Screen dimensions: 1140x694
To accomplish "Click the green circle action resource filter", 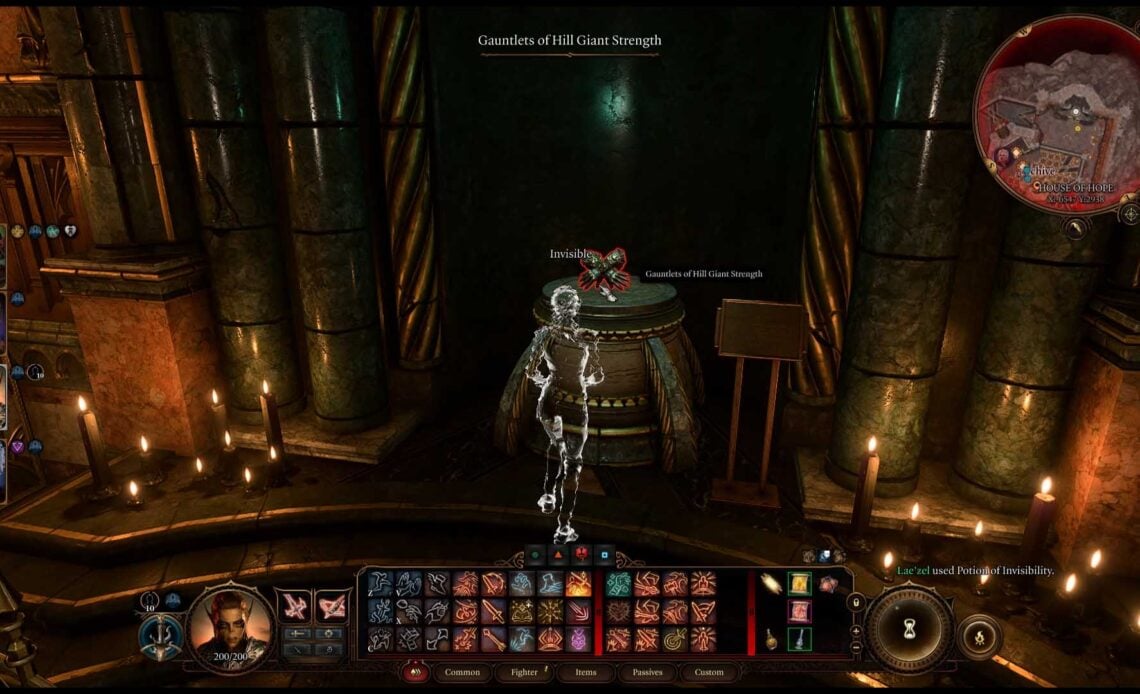I will pyautogui.click(x=535, y=555).
